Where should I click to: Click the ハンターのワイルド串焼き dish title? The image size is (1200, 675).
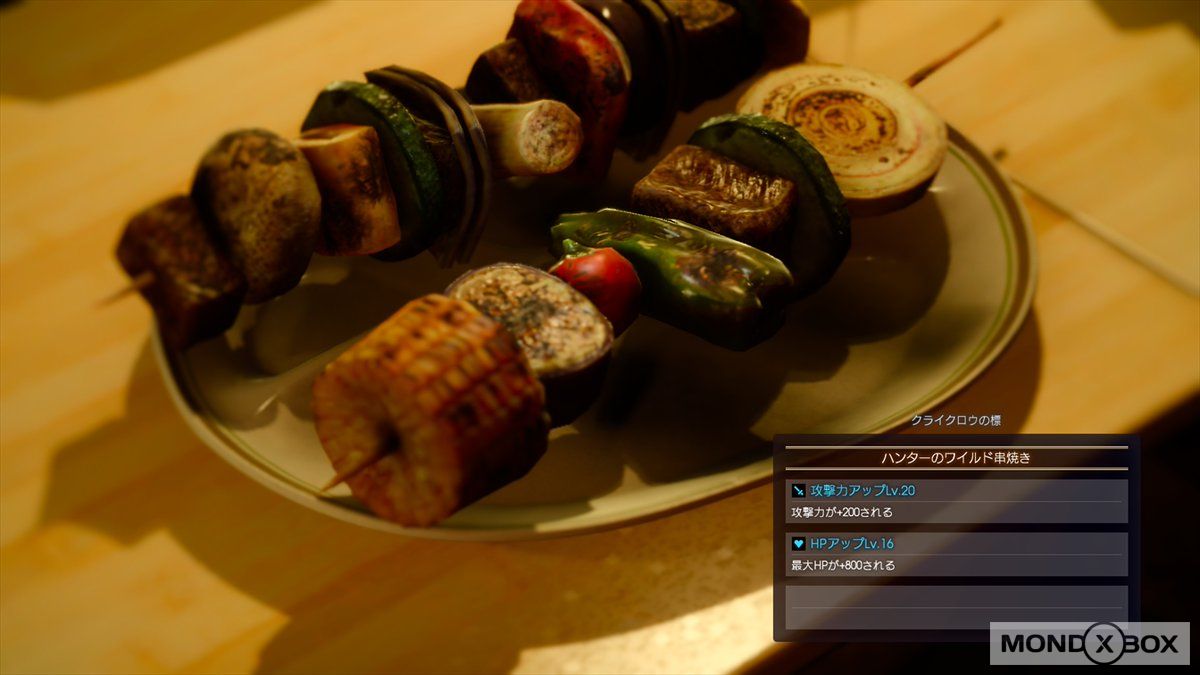tap(956, 458)
